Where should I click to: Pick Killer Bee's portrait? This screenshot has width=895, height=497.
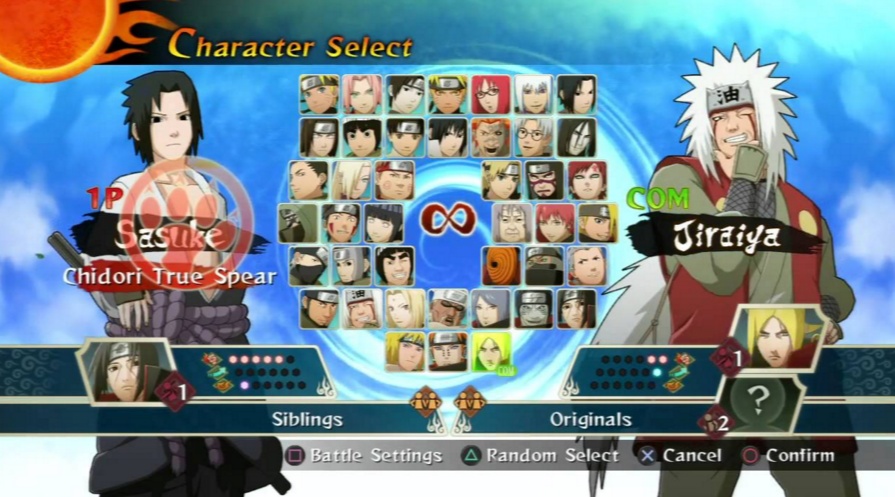tap(448, 309)
